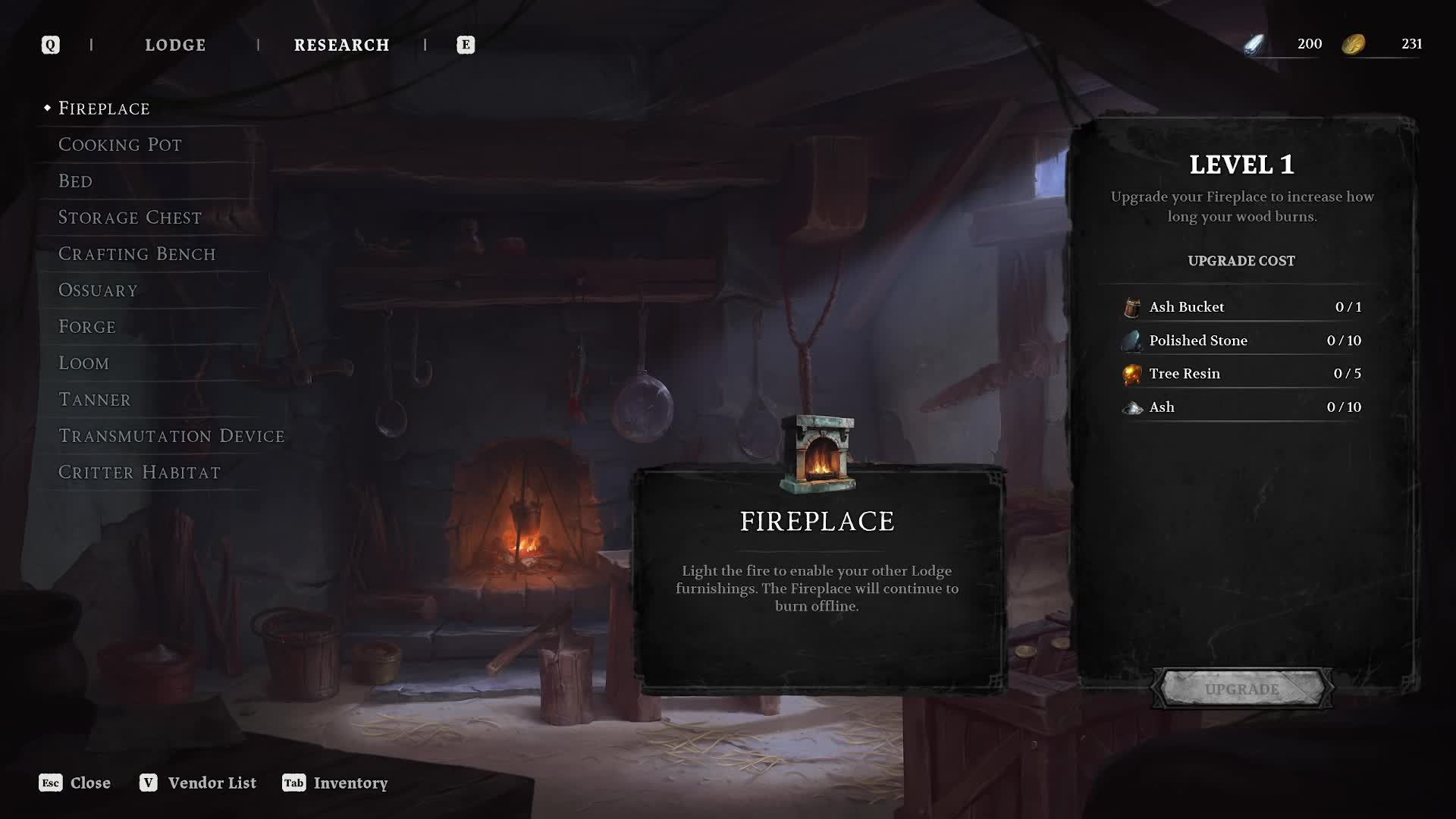
Task: Open the Storage Chest entry
Action: coord(130,218)
